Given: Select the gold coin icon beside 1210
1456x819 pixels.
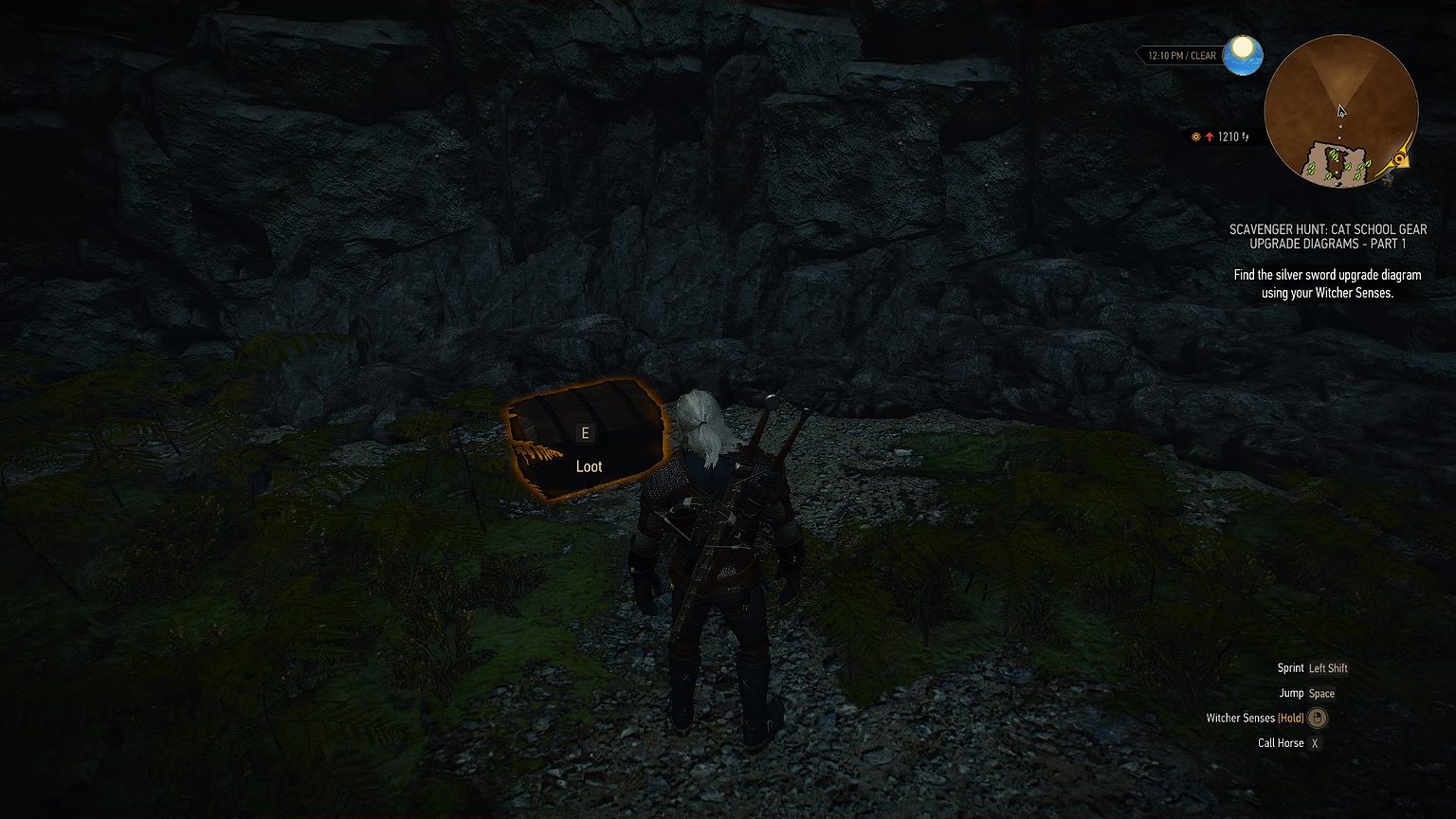Looking at the screenshot, I should (x=1195, y=136).
